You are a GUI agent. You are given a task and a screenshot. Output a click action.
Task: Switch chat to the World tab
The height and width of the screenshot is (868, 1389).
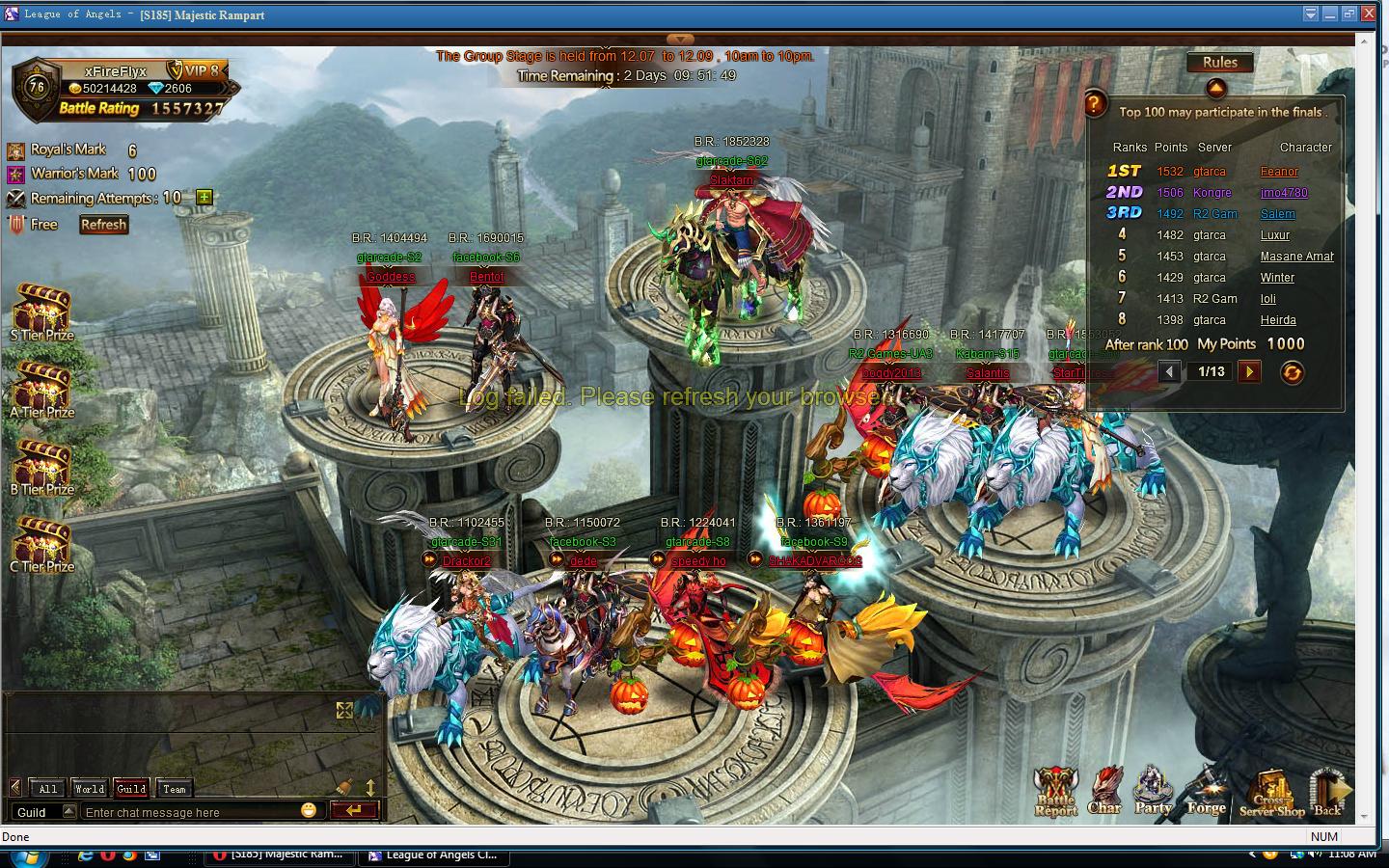[89, 789]
